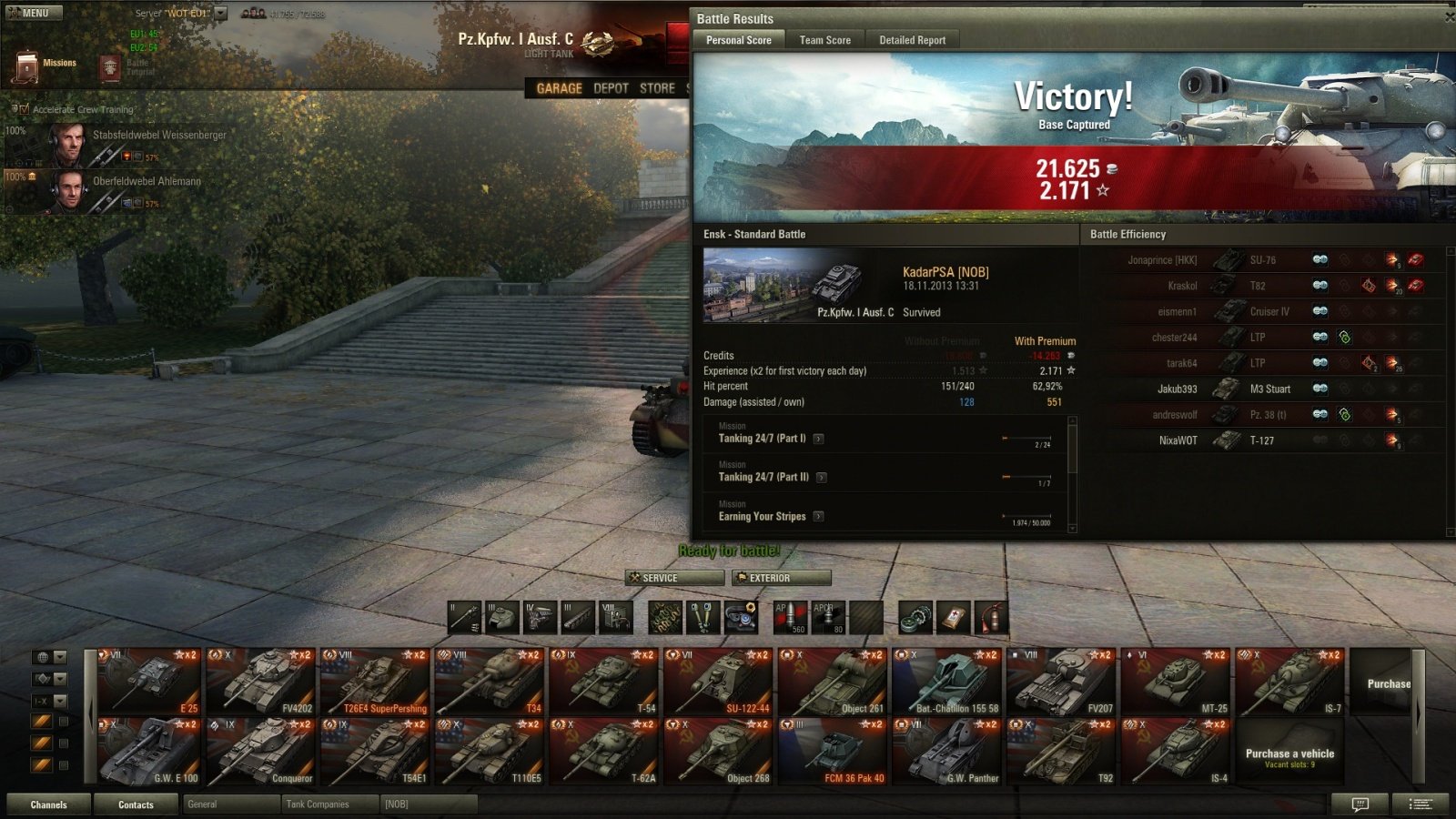Go to the DEPOT section
1456x819 pixels.
tap(611, 88)
